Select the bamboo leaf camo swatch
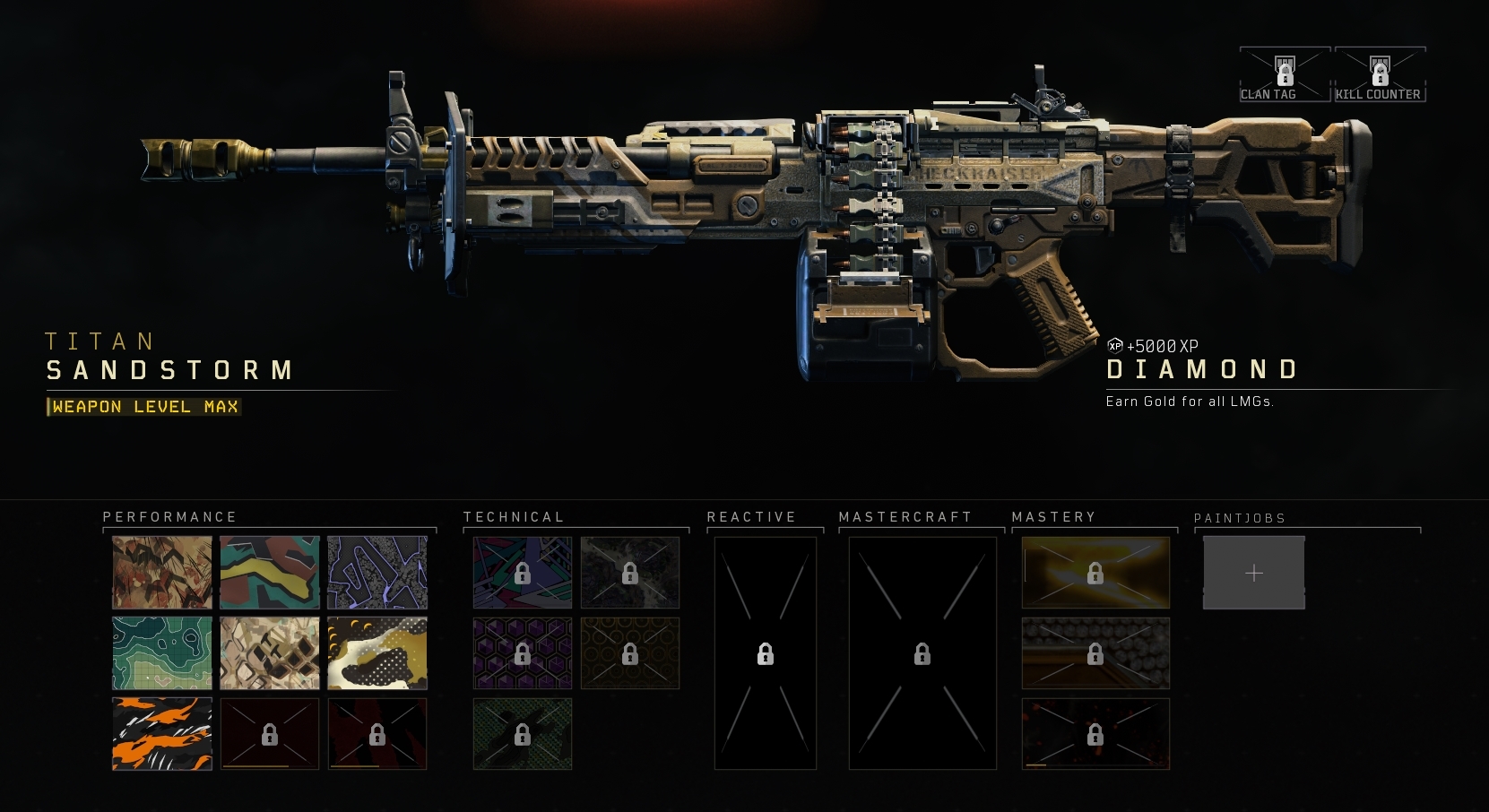Viewport: 1489px width, 812px height. [162, 573]
